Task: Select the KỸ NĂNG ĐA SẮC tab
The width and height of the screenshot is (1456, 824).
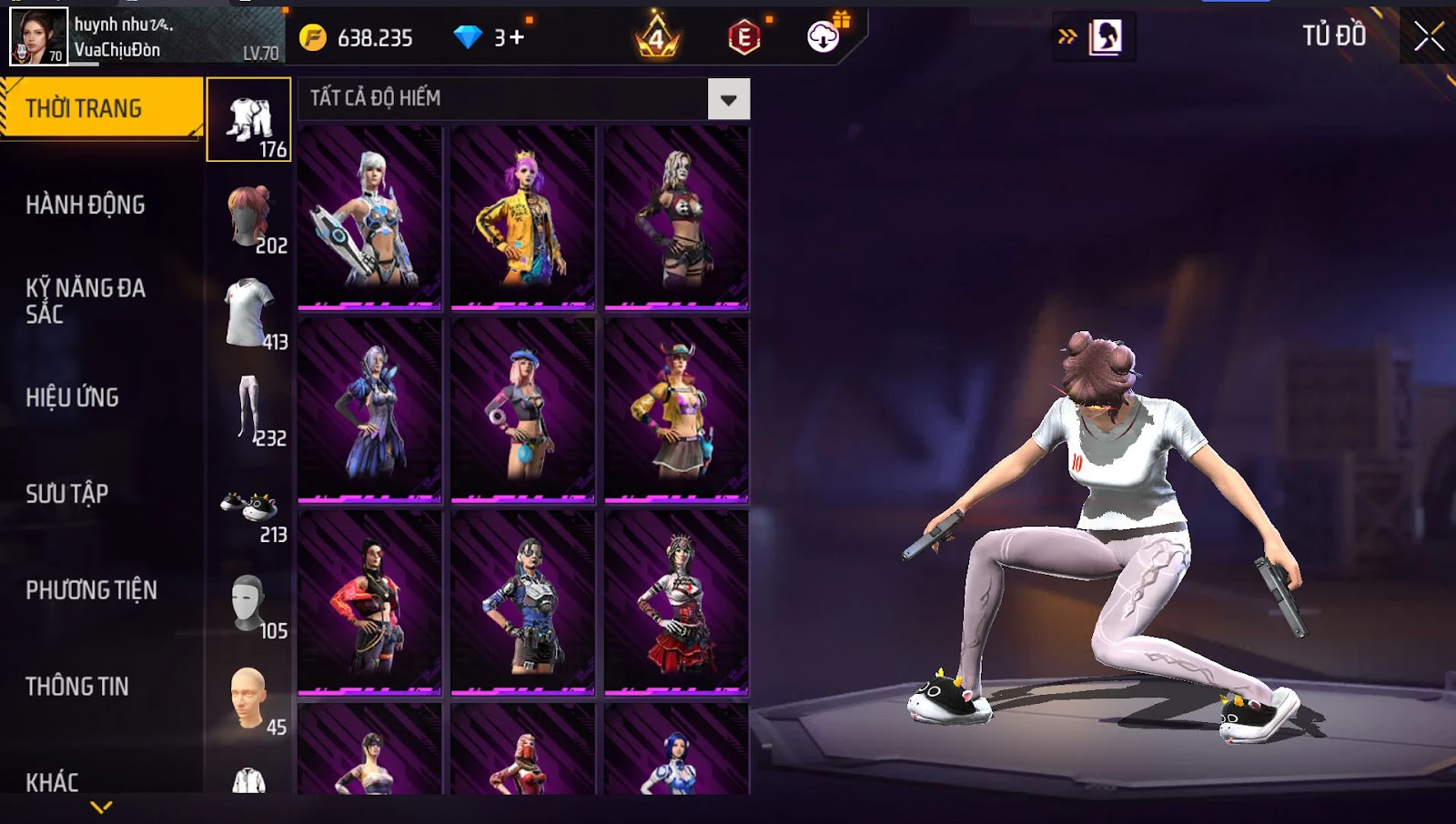Action: (86, 301)
